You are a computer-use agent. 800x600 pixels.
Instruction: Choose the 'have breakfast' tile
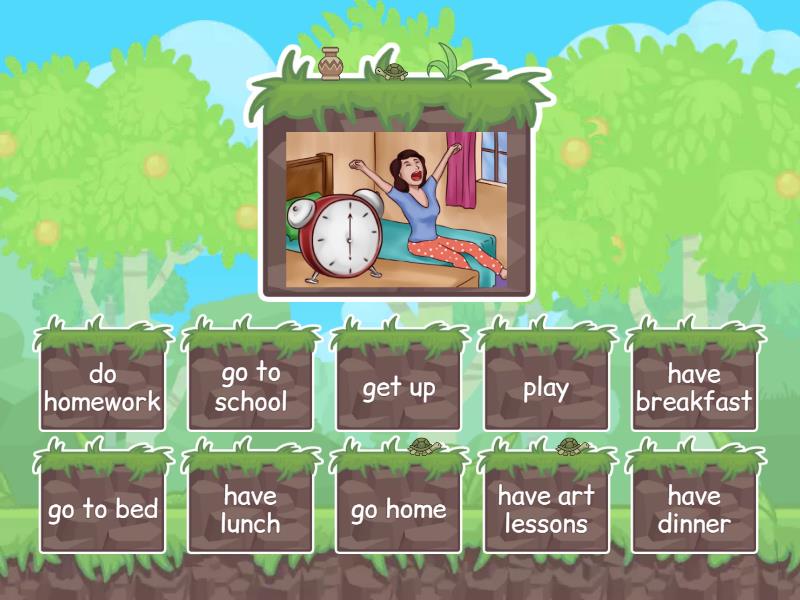click(x=694, y=388)
